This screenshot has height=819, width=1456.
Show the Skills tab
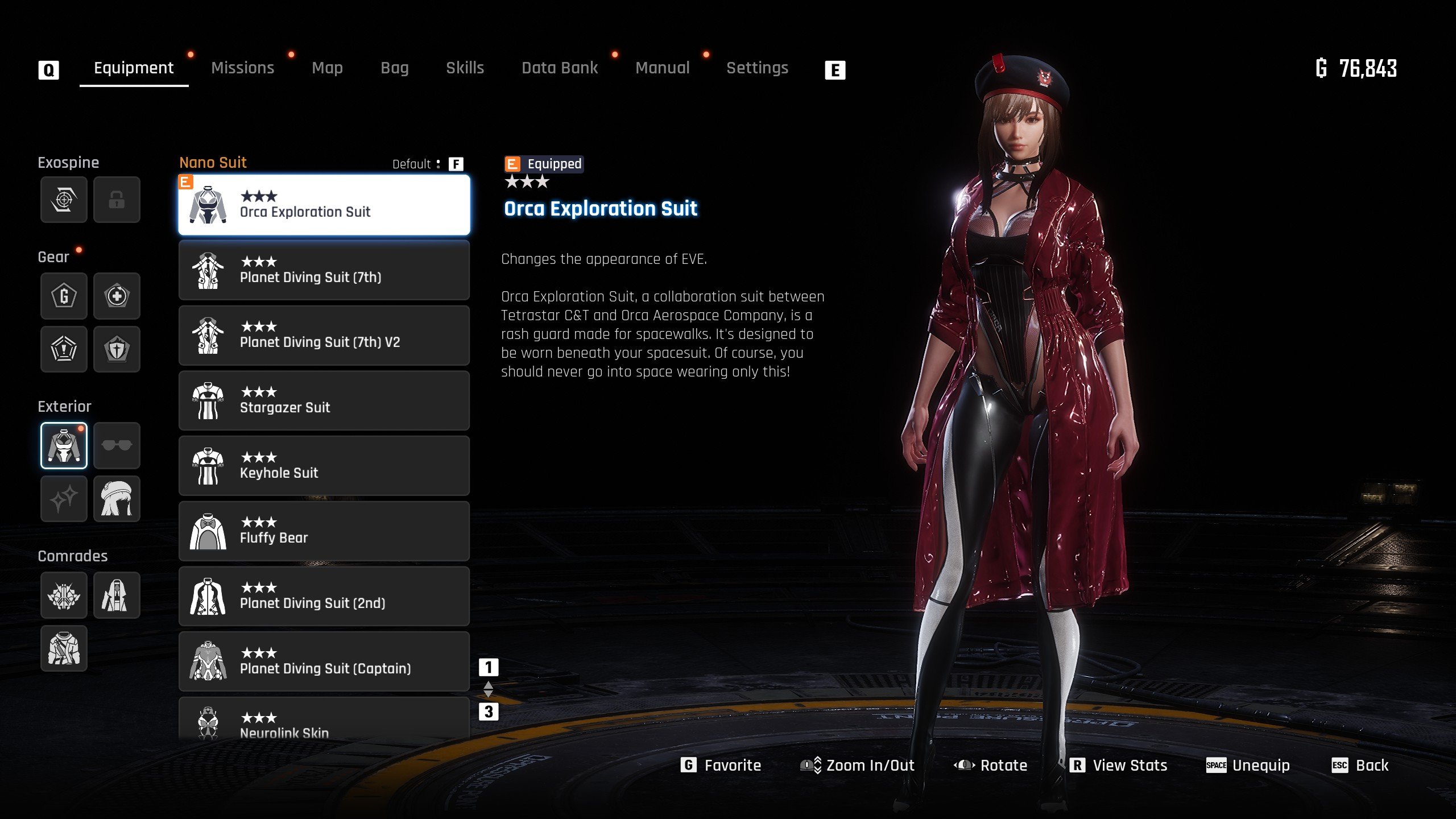click(x=465, y=68)
